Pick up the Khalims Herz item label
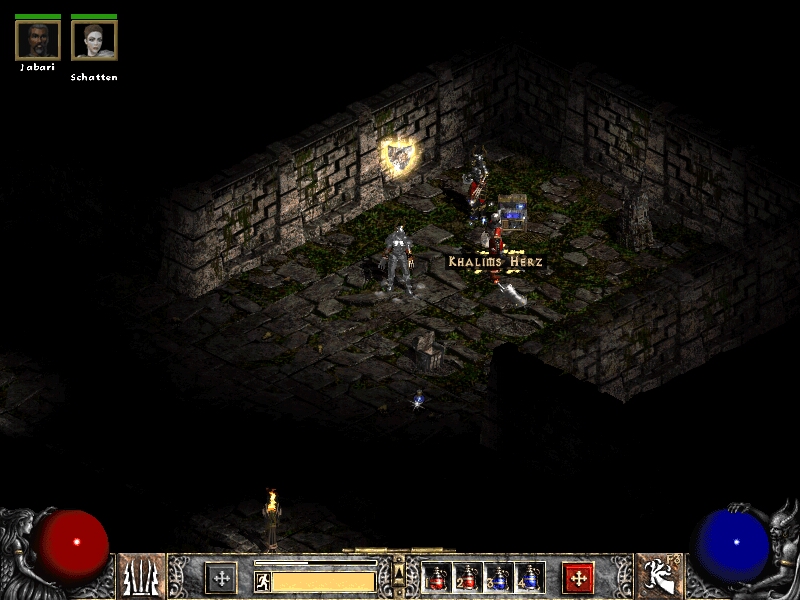This screenshot has height=600, width=800. tap(495, 262)
